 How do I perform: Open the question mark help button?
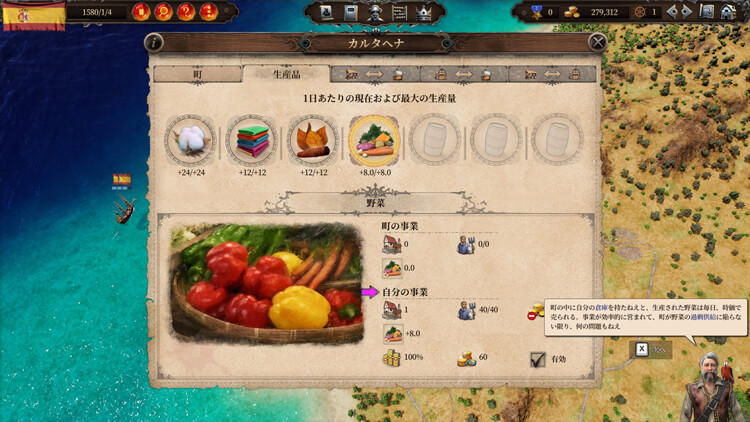click(185, 12)
